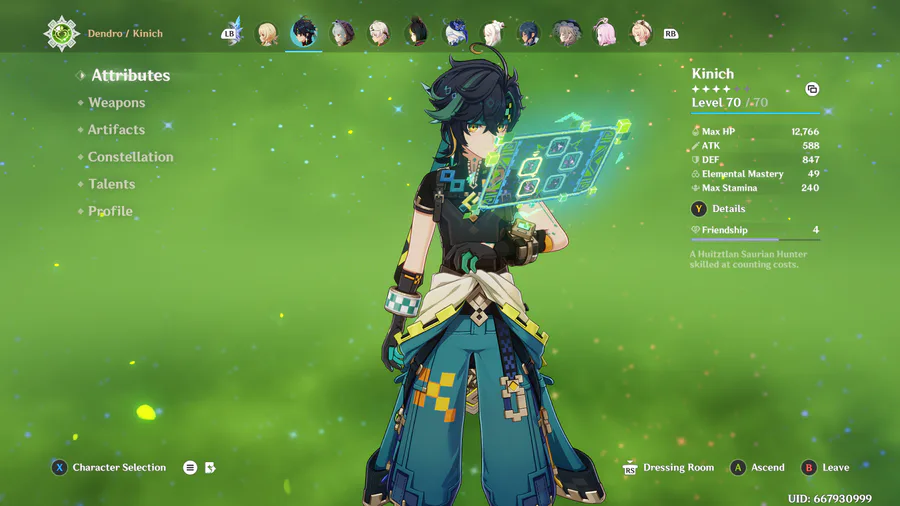Viewport: 900px width, 506px height.
Task: Go to the Artifacts section
Action: (116, 130)
